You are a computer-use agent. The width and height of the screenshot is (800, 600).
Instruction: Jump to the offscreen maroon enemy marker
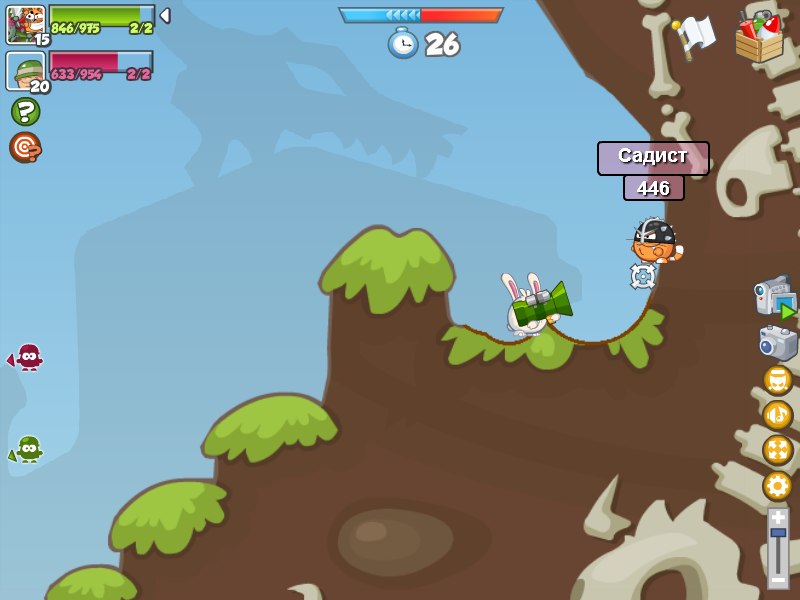point(27,357)
